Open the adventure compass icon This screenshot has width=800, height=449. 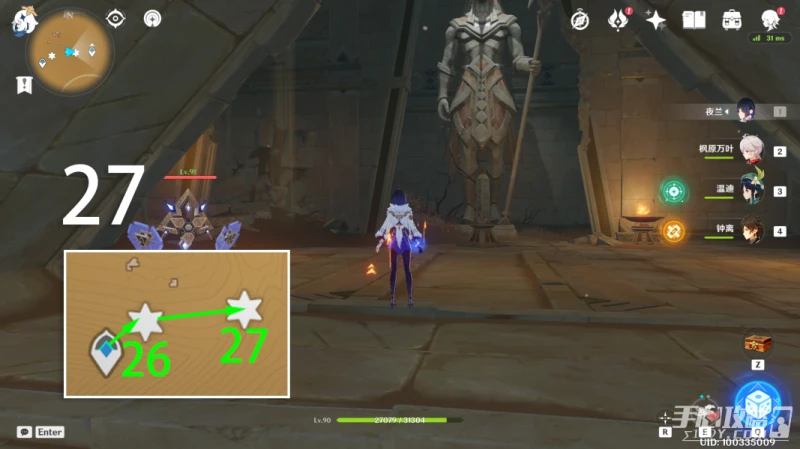[579, 20]
